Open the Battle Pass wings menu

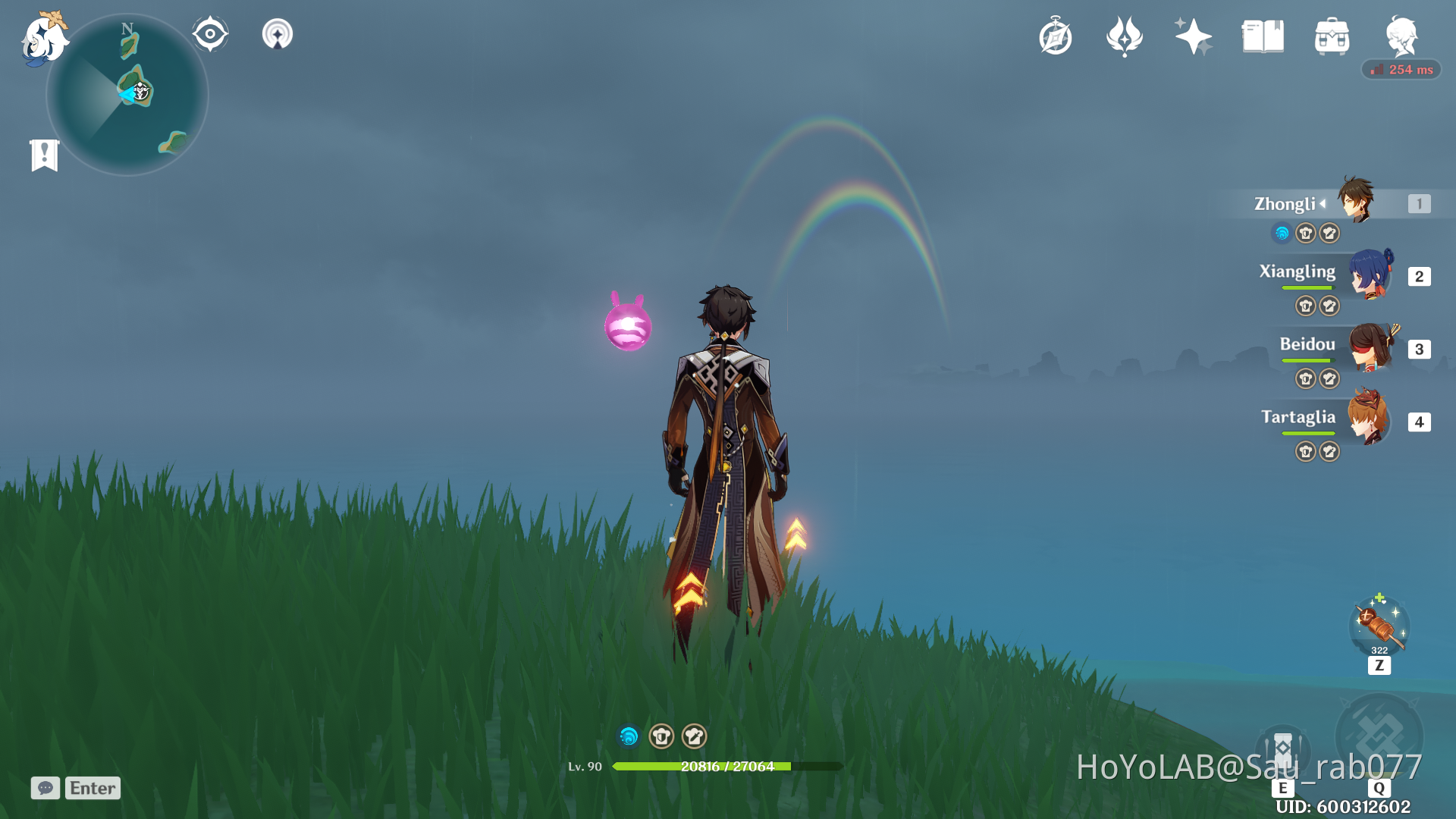tap(1124, 36)
